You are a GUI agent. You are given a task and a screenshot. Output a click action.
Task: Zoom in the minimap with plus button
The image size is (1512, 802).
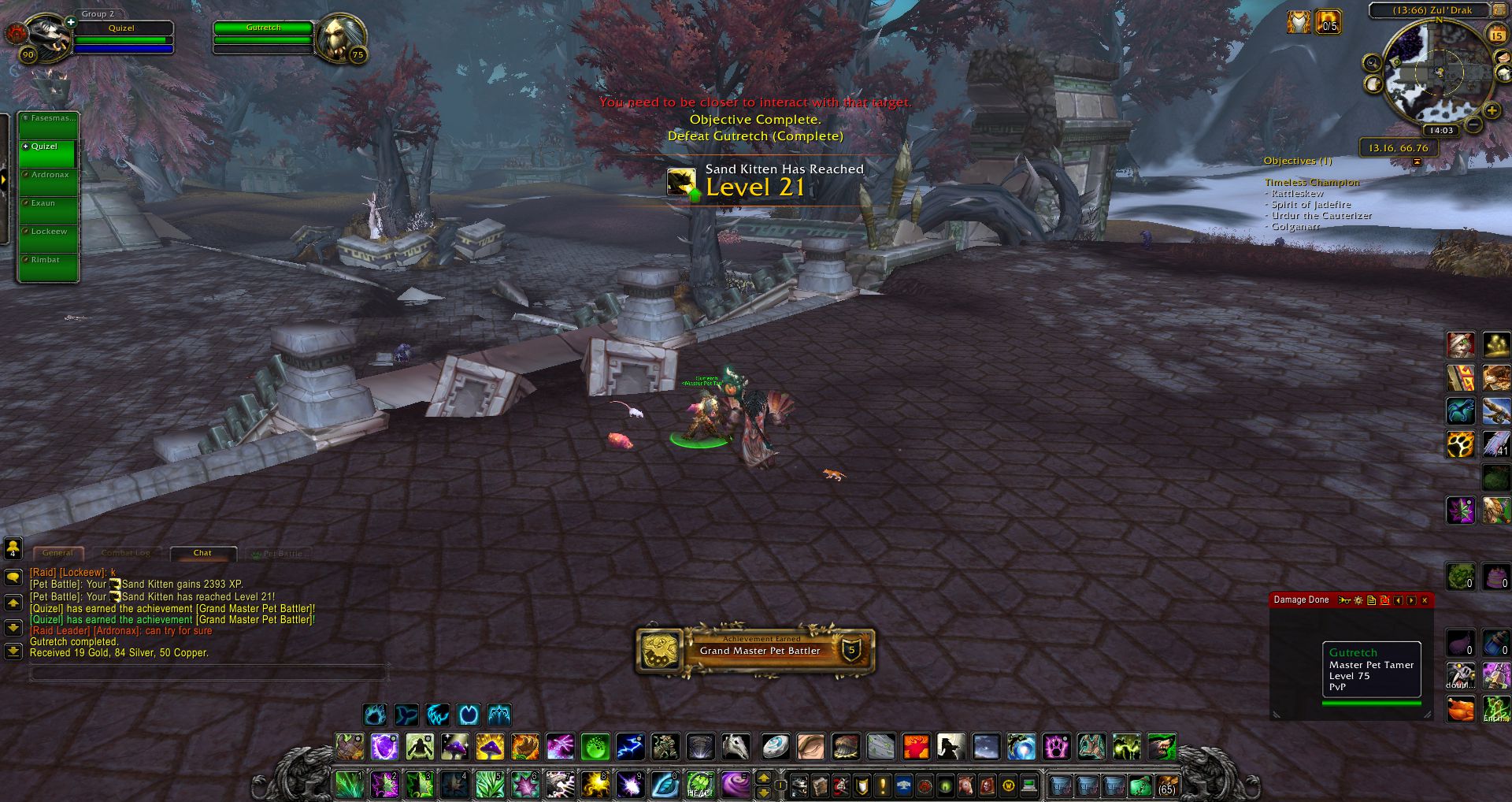pyautogui.click(x=1491, y=111)
